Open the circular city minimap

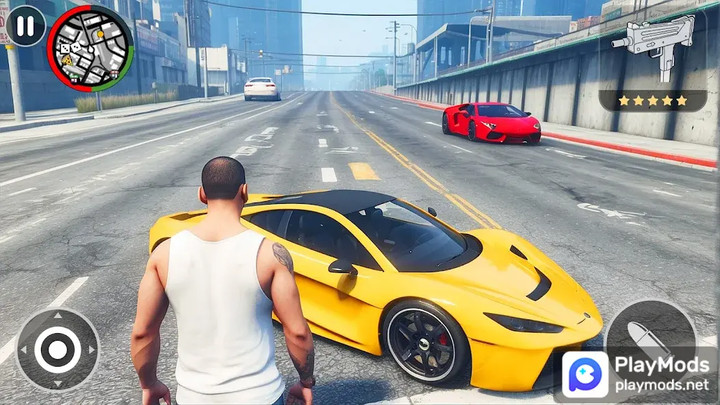(x=90, y=48)
